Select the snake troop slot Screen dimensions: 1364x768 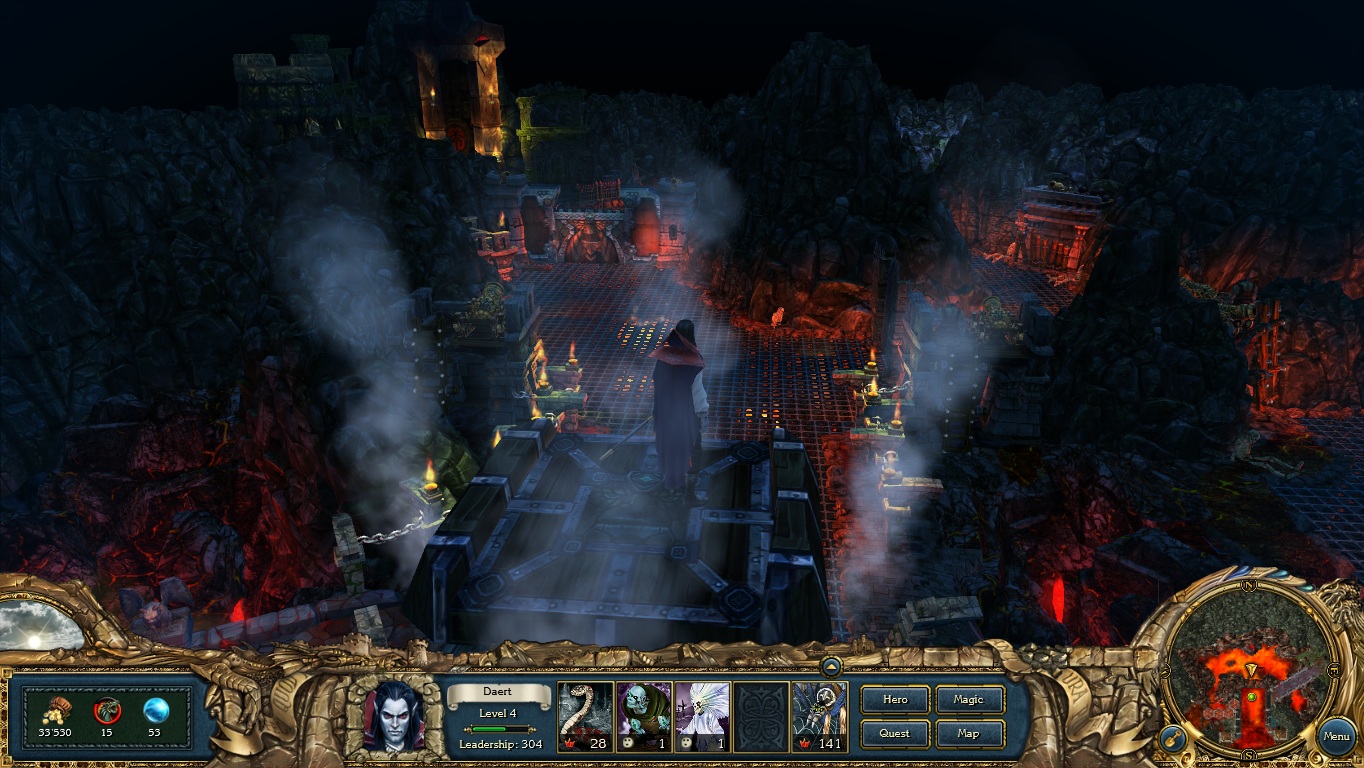tap(585, 716)
